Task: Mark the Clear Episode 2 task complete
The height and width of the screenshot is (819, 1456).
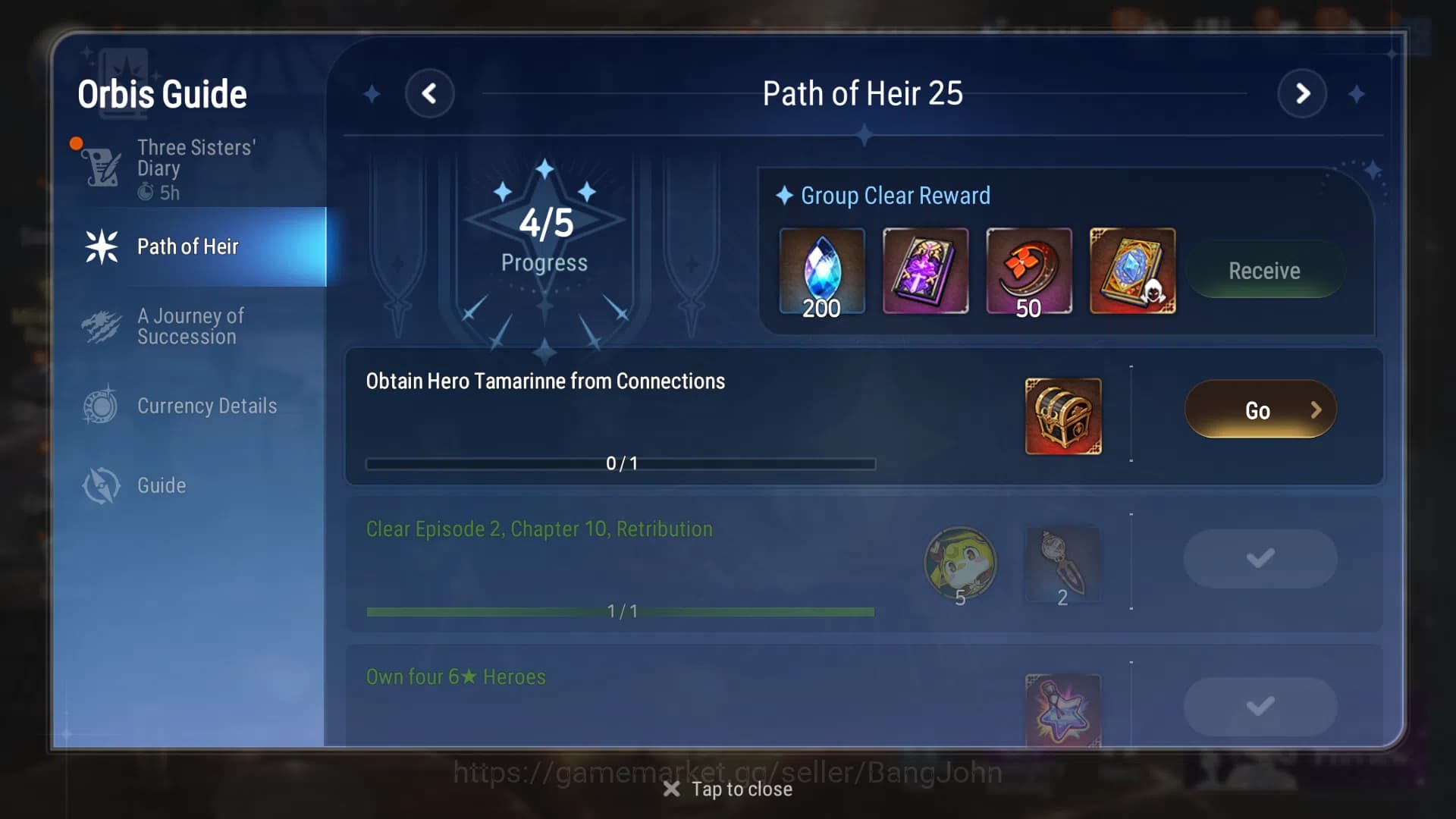Action: pos(1260,558)
